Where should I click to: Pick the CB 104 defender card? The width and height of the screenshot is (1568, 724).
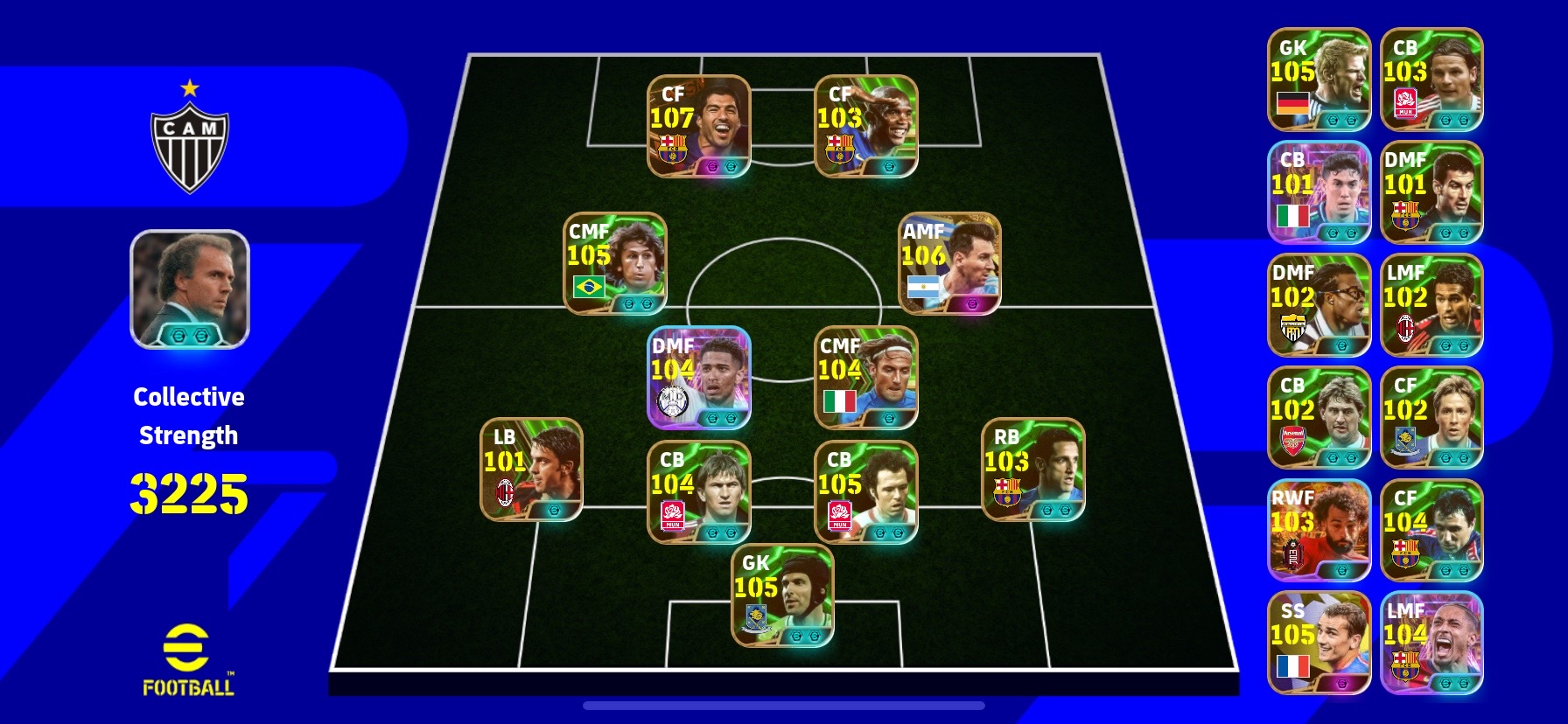coord(698,492)
